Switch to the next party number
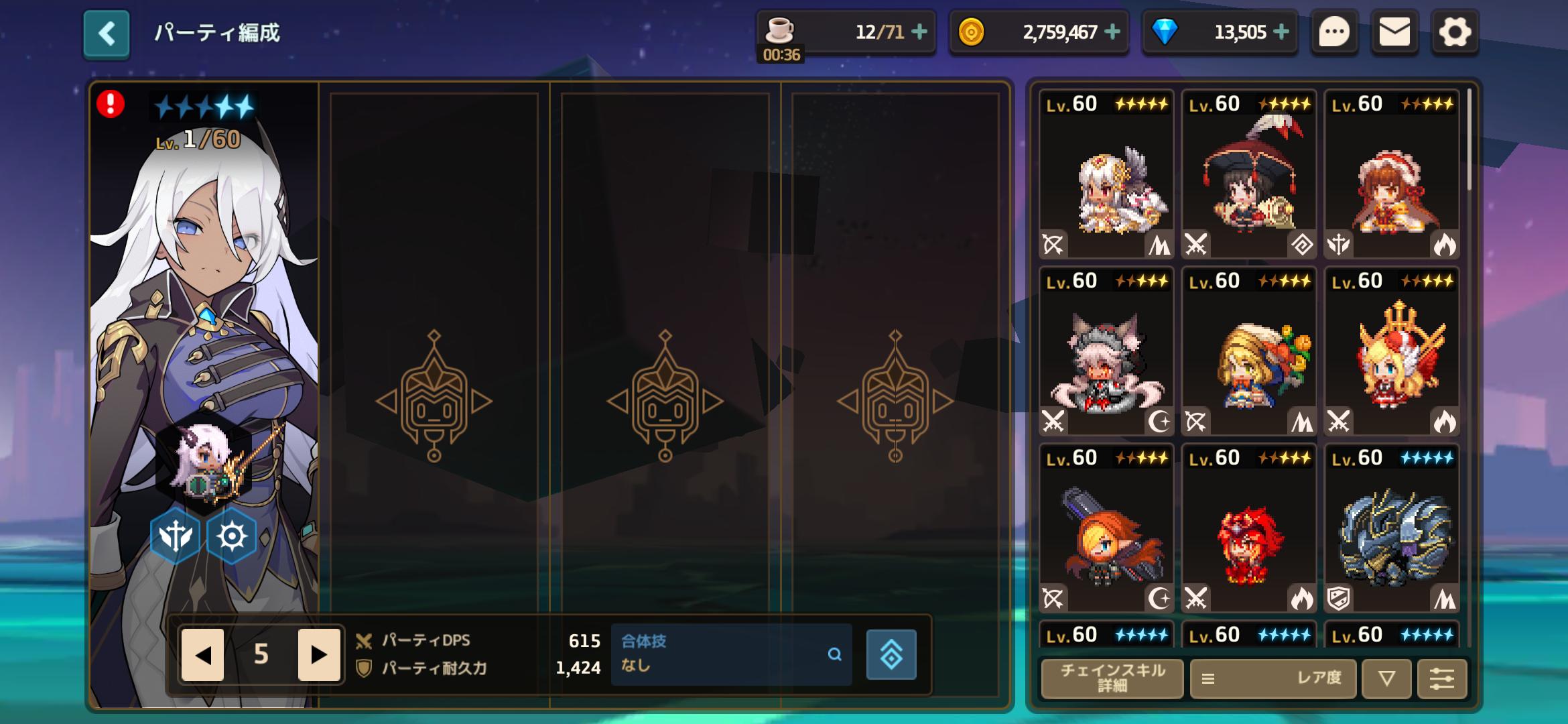Image resolution: width=1568 pixels, height=724 pixels. tap(319, 654)
